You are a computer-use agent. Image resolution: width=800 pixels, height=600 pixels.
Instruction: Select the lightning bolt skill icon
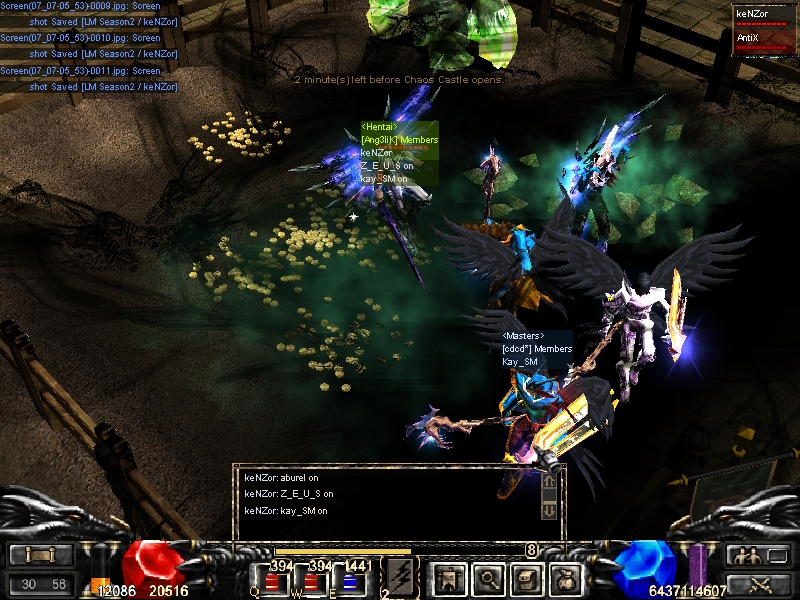(398, 576)
